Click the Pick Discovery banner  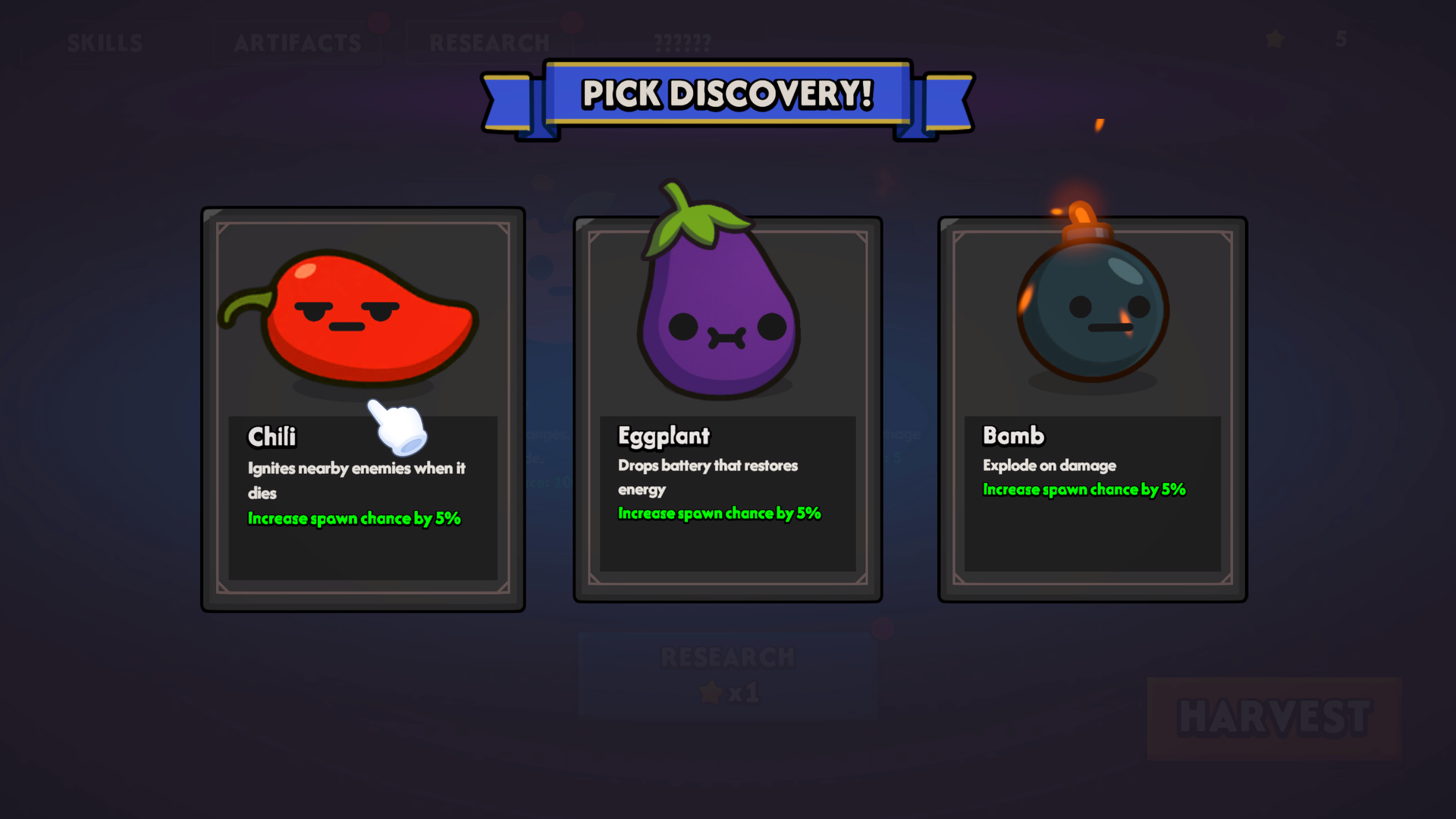(726, 93)
